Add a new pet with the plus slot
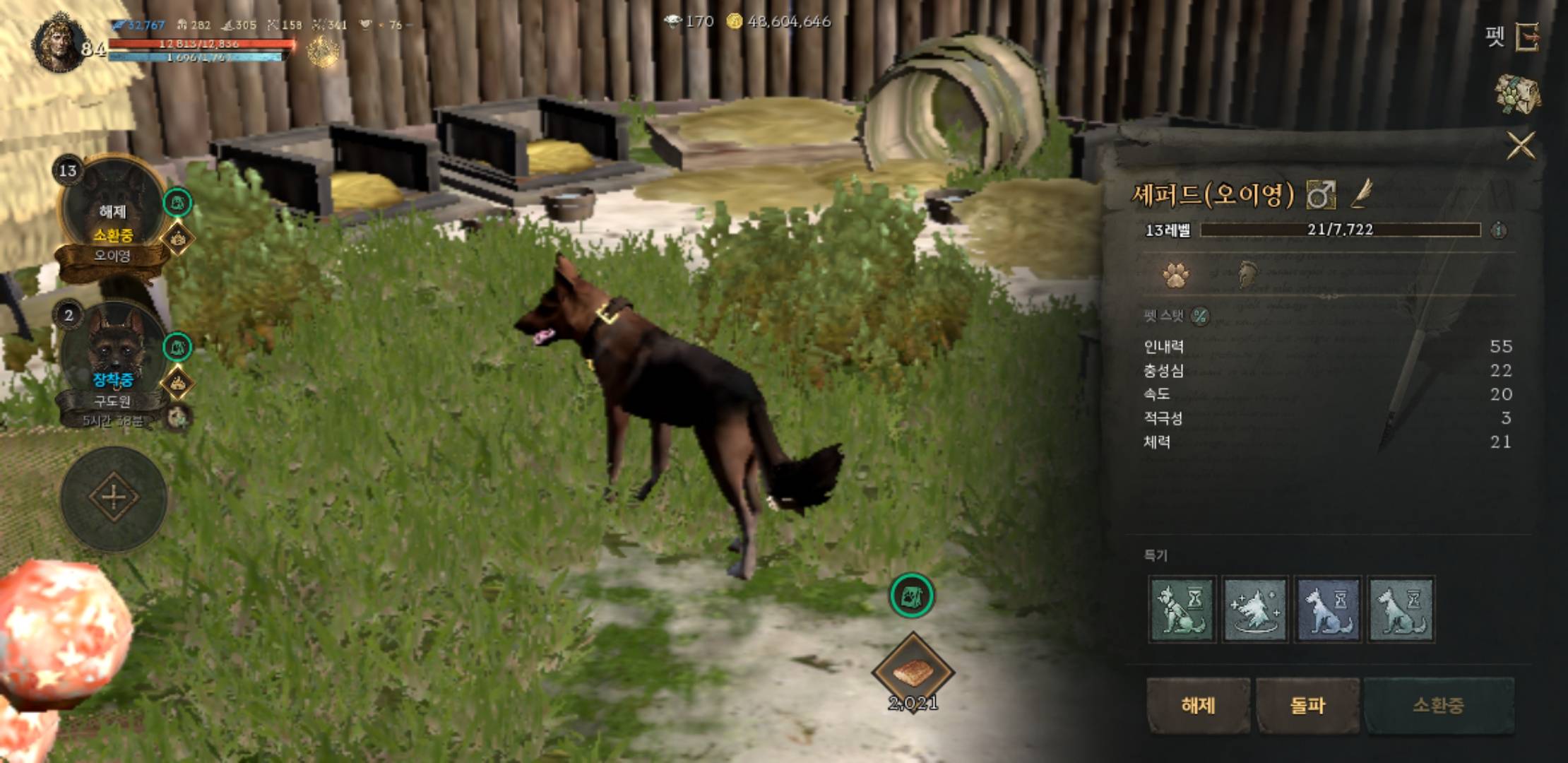The image size is (1568, 763). tap(114, 497)
